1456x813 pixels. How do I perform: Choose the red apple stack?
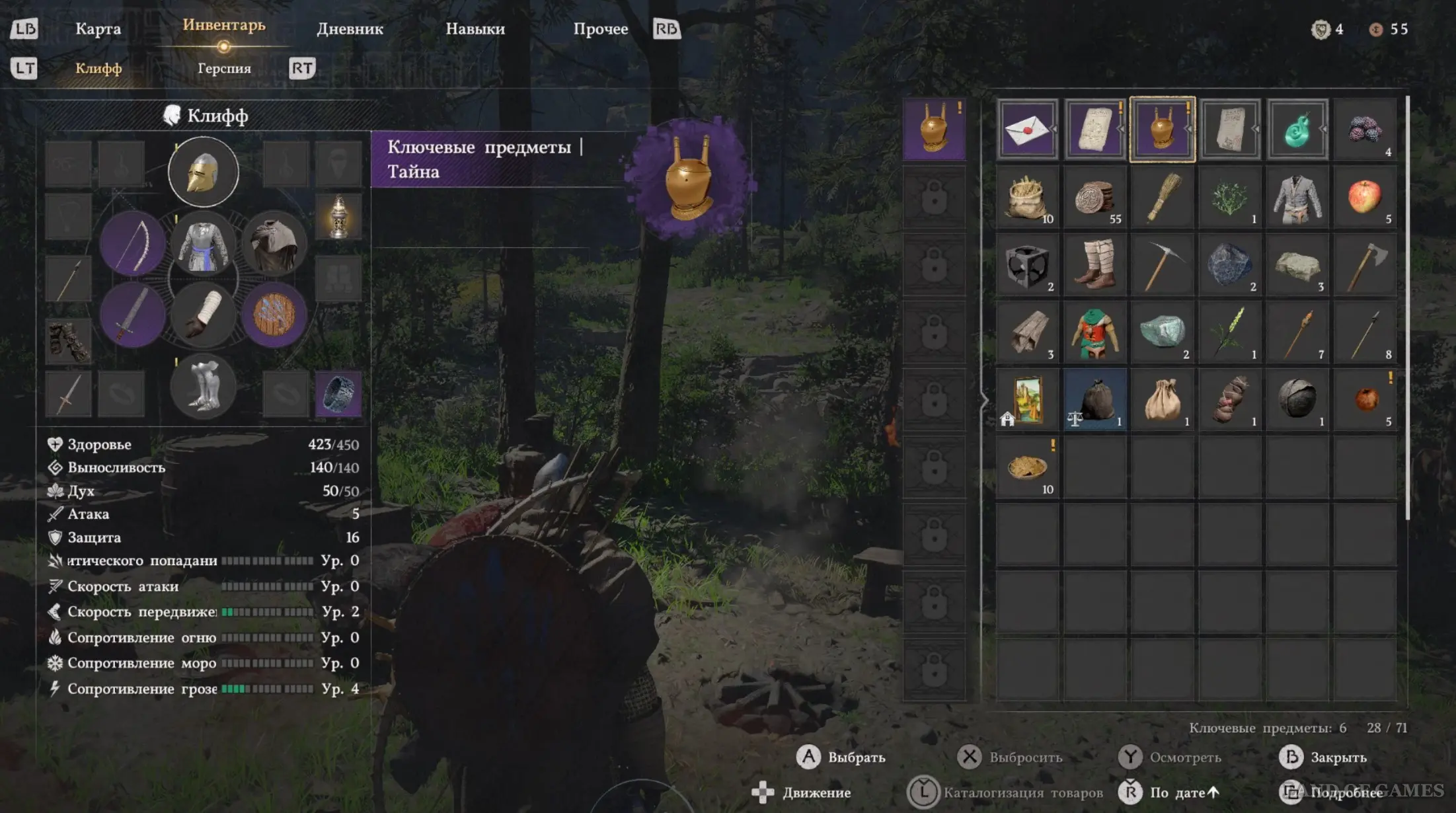[1364, 197]
